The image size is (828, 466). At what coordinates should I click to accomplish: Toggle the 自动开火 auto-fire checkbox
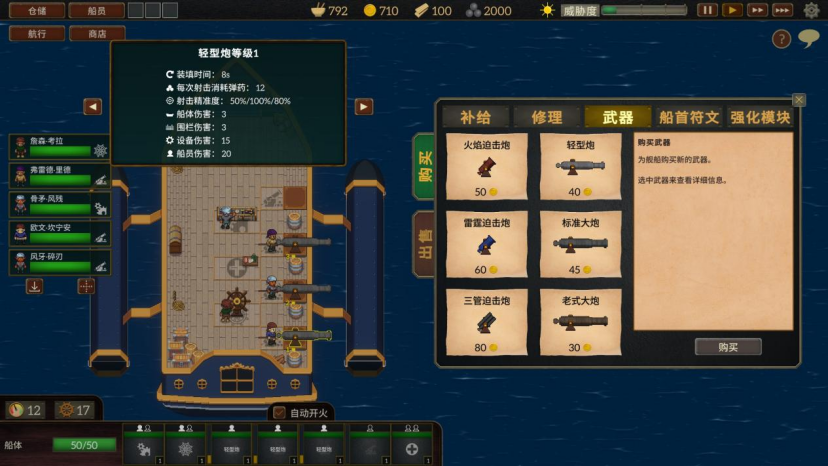pos(279,412)
